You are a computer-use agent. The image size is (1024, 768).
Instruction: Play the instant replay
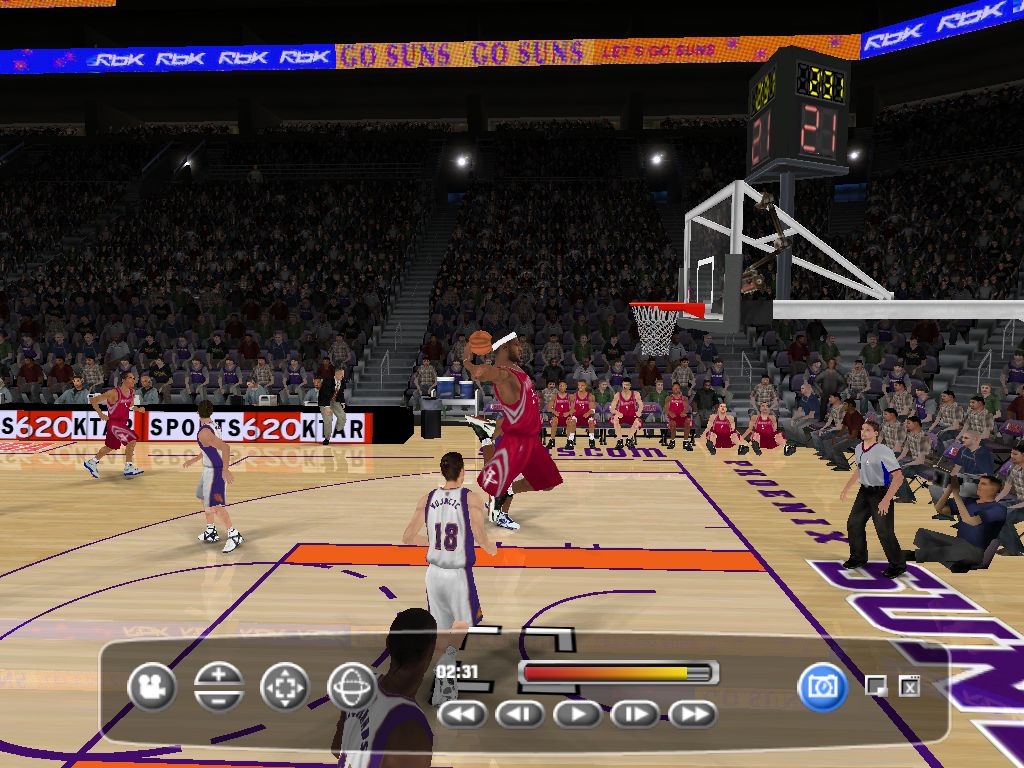point(577,714)
